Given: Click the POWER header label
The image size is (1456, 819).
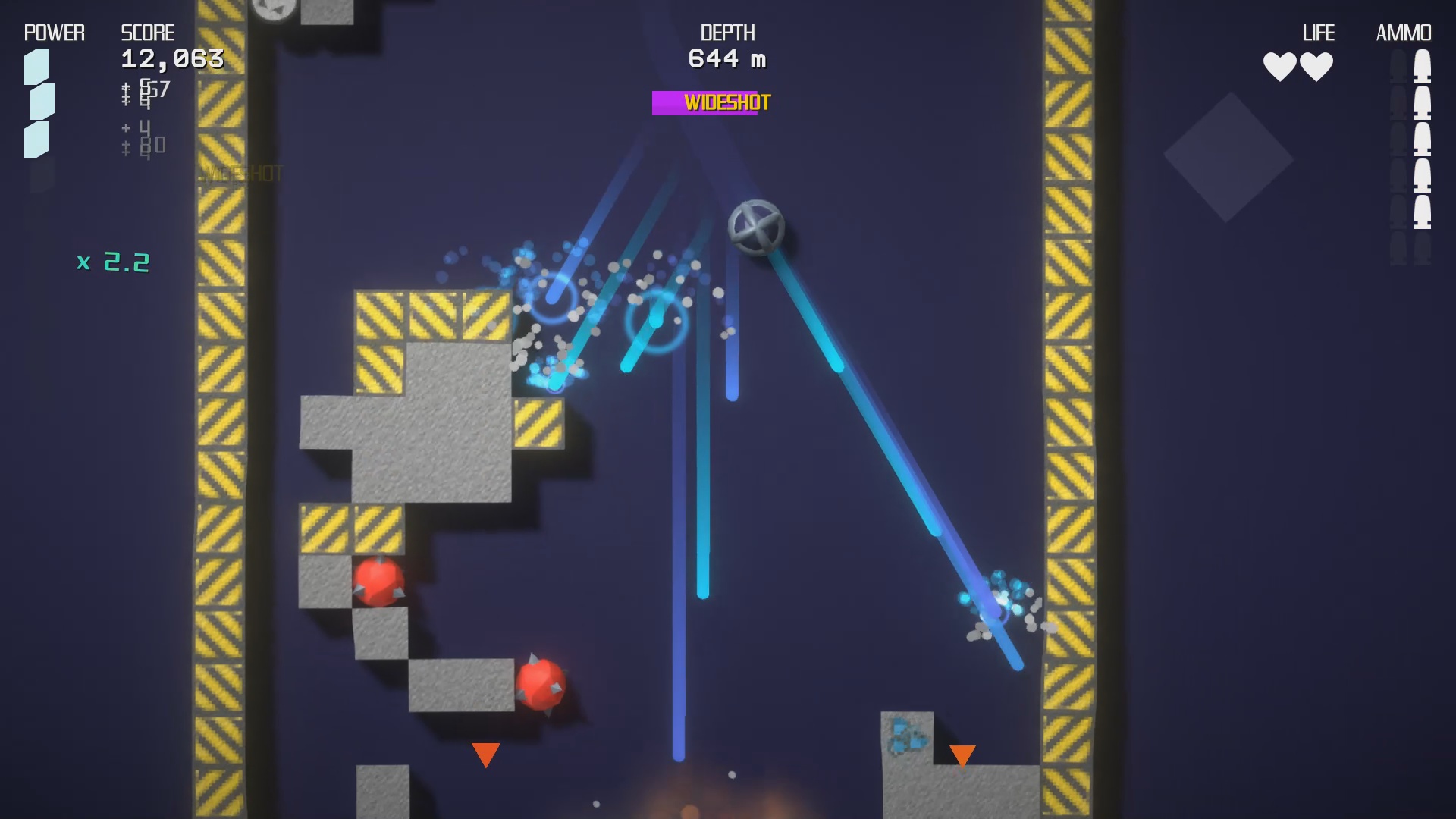Looking at the screenshot, I should (x=53, y=33).
